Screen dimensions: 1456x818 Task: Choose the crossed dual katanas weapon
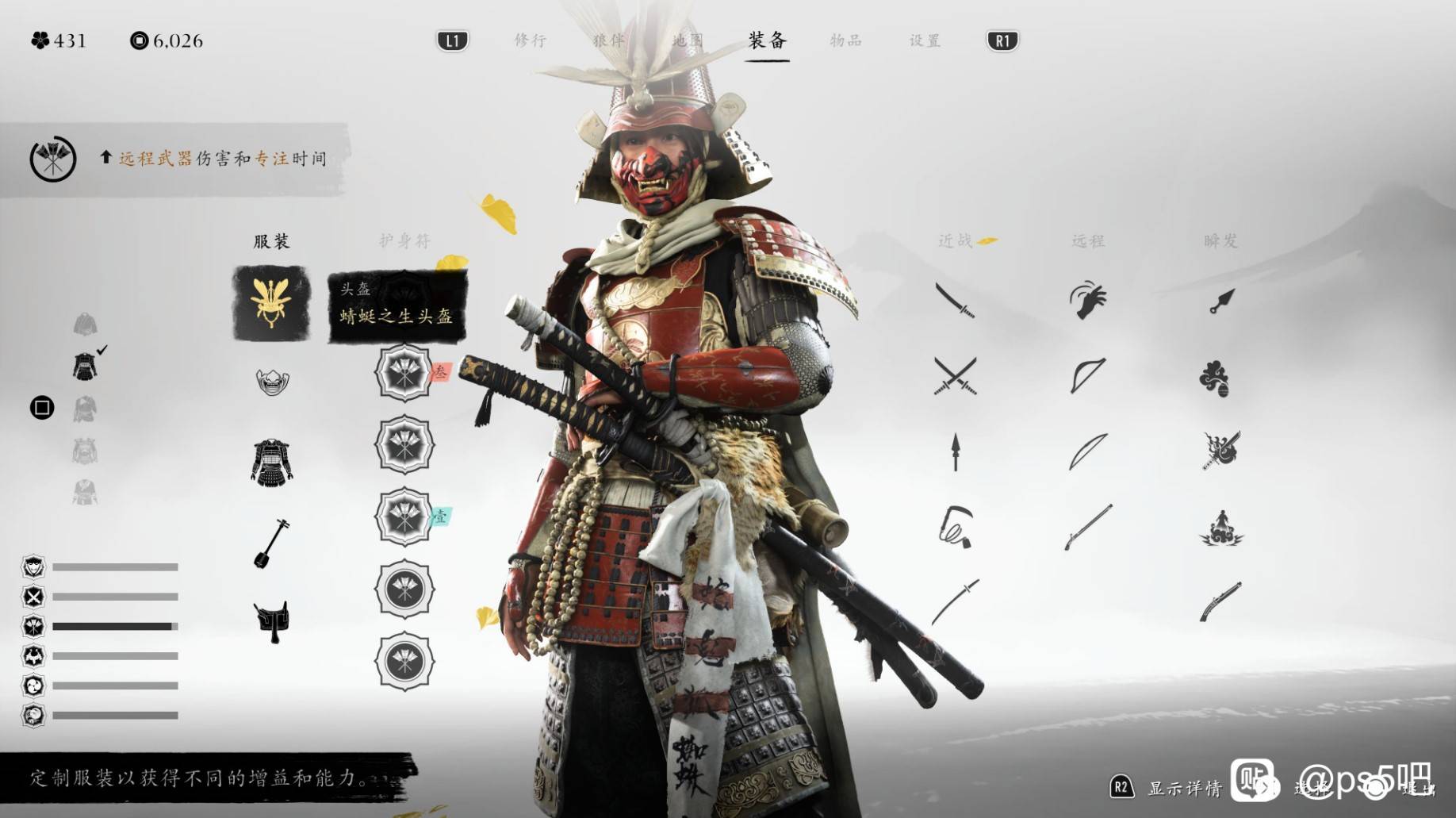[955, 375]
